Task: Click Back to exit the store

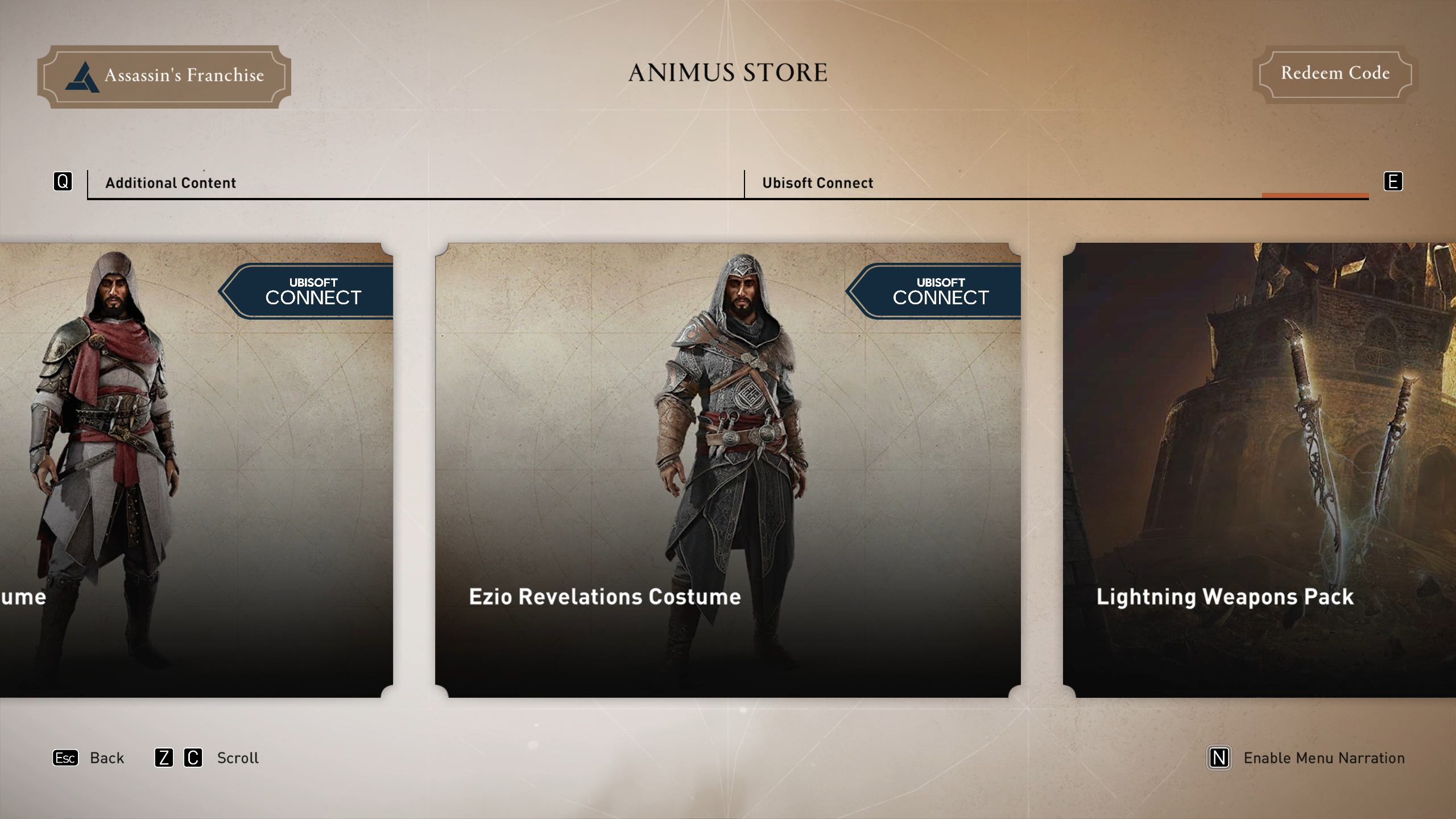Action: [x=106, y=758]
